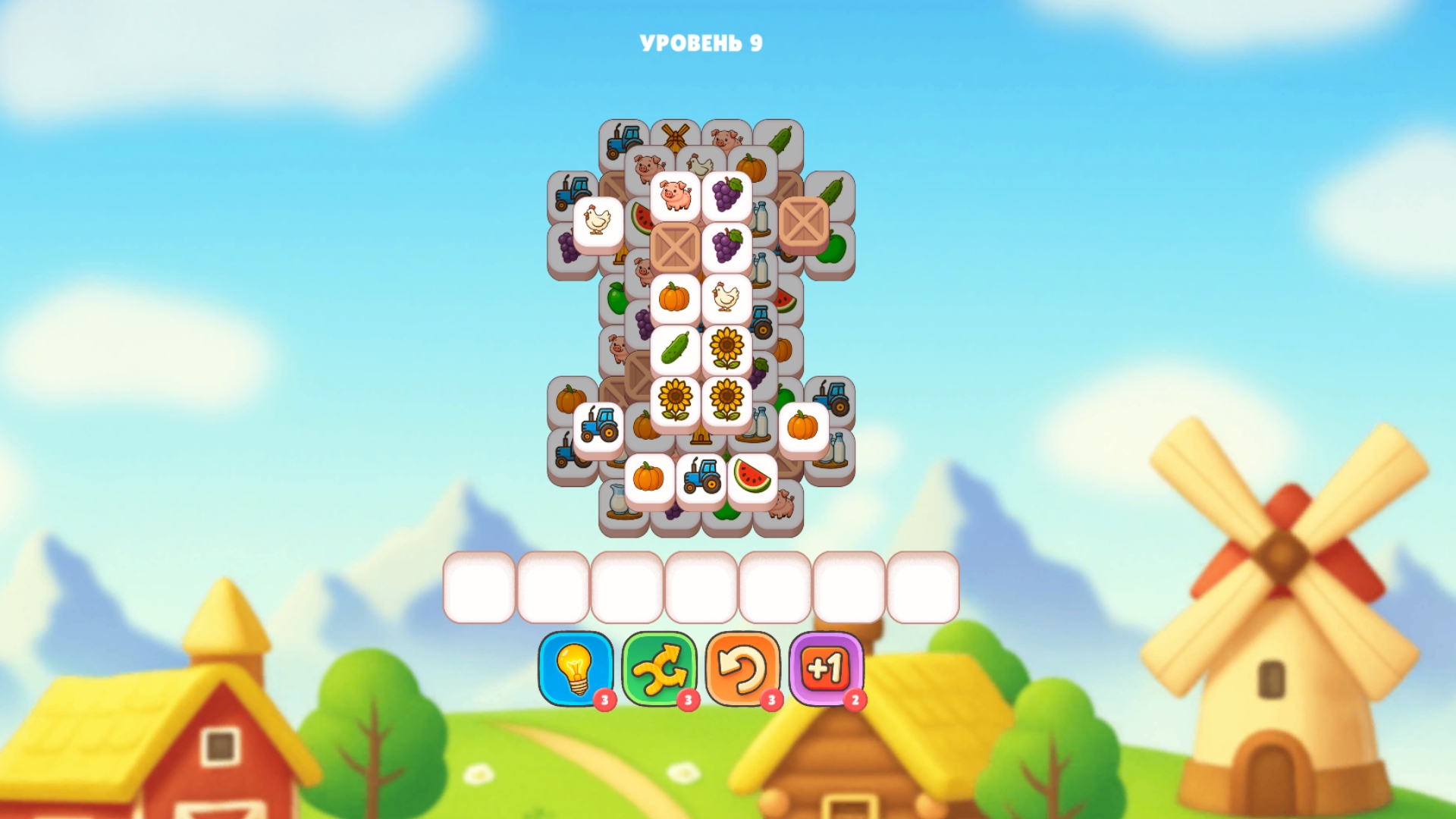Pick the milk bottle tile on the right
The image size is (1456, 819).
[833, 447]
